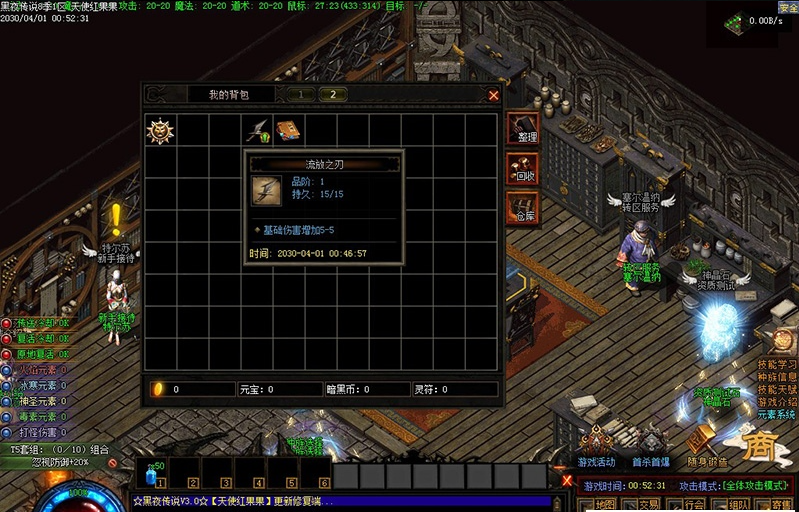Open 技能学习 skill learning link
The width and height of the screenshot is (799, 512).
(777, 365)
